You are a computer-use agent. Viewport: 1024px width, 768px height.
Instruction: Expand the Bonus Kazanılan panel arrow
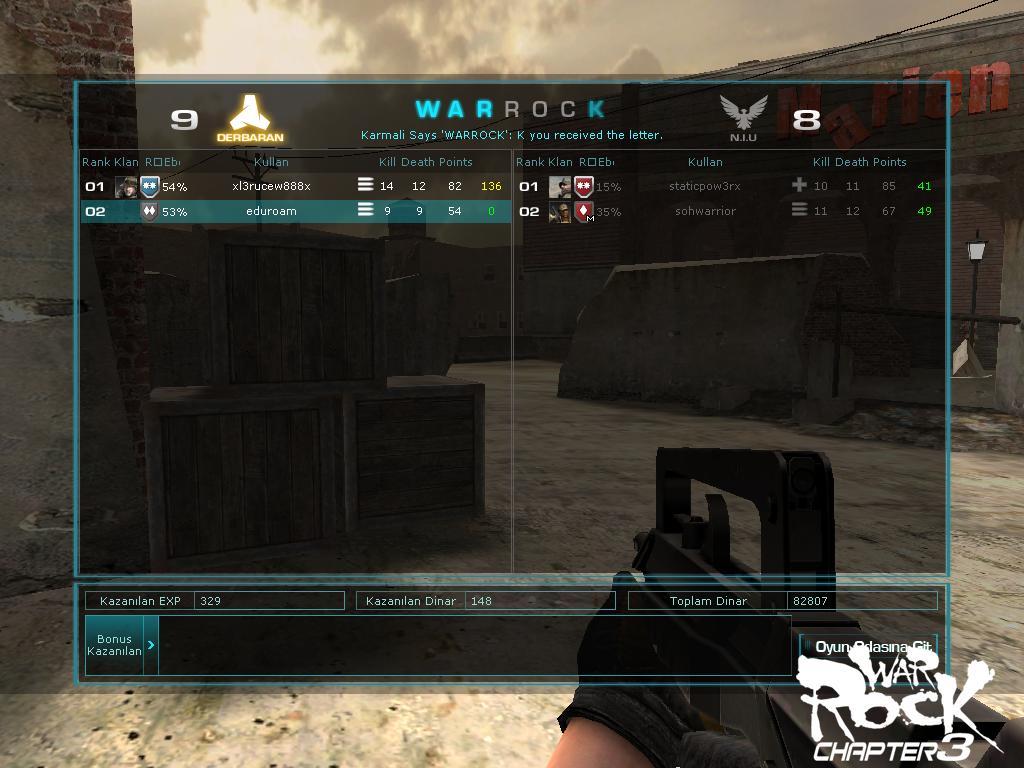point(151,645)
